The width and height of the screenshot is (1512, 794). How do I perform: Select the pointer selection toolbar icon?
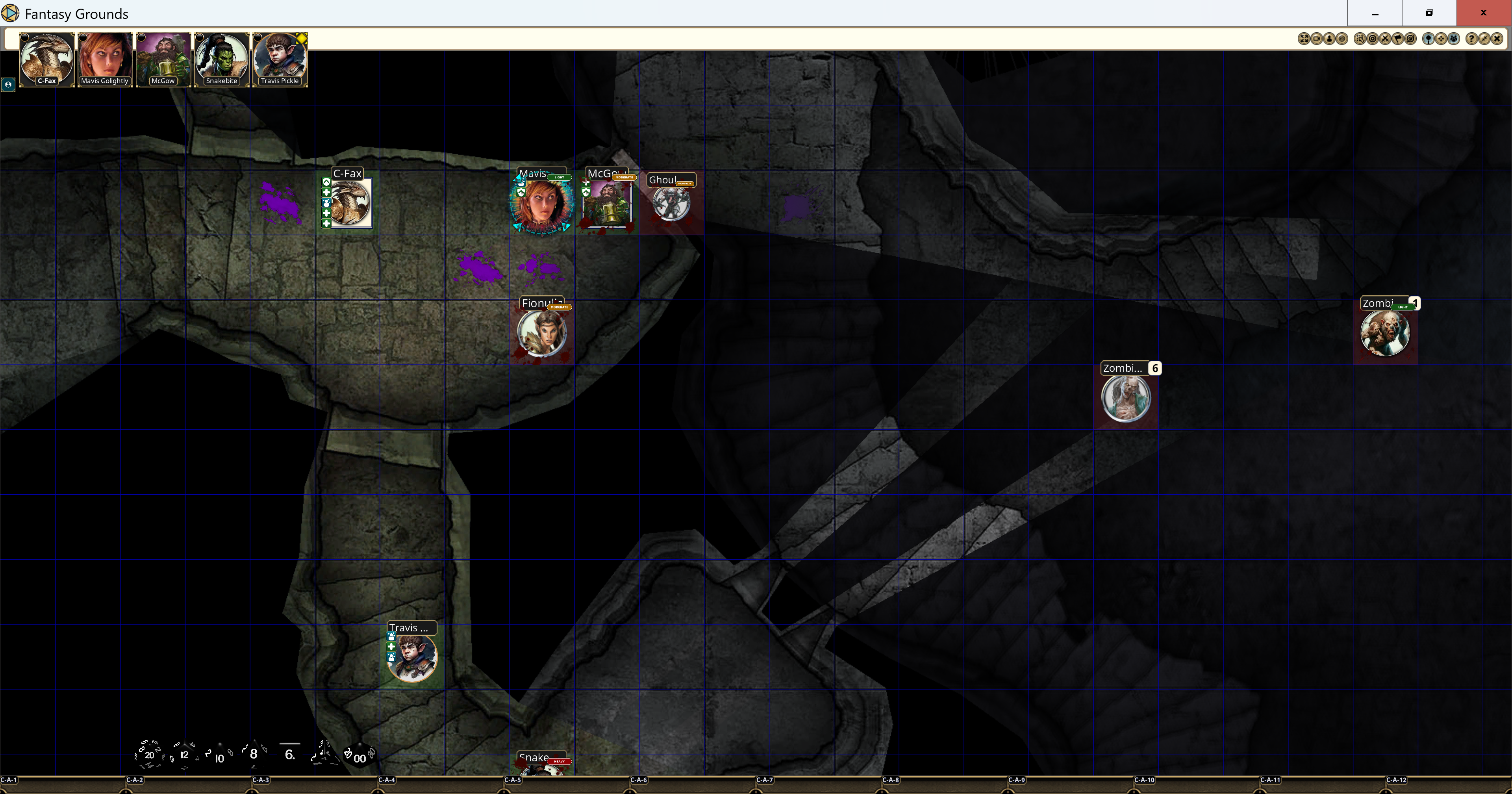pos(1360,39)
